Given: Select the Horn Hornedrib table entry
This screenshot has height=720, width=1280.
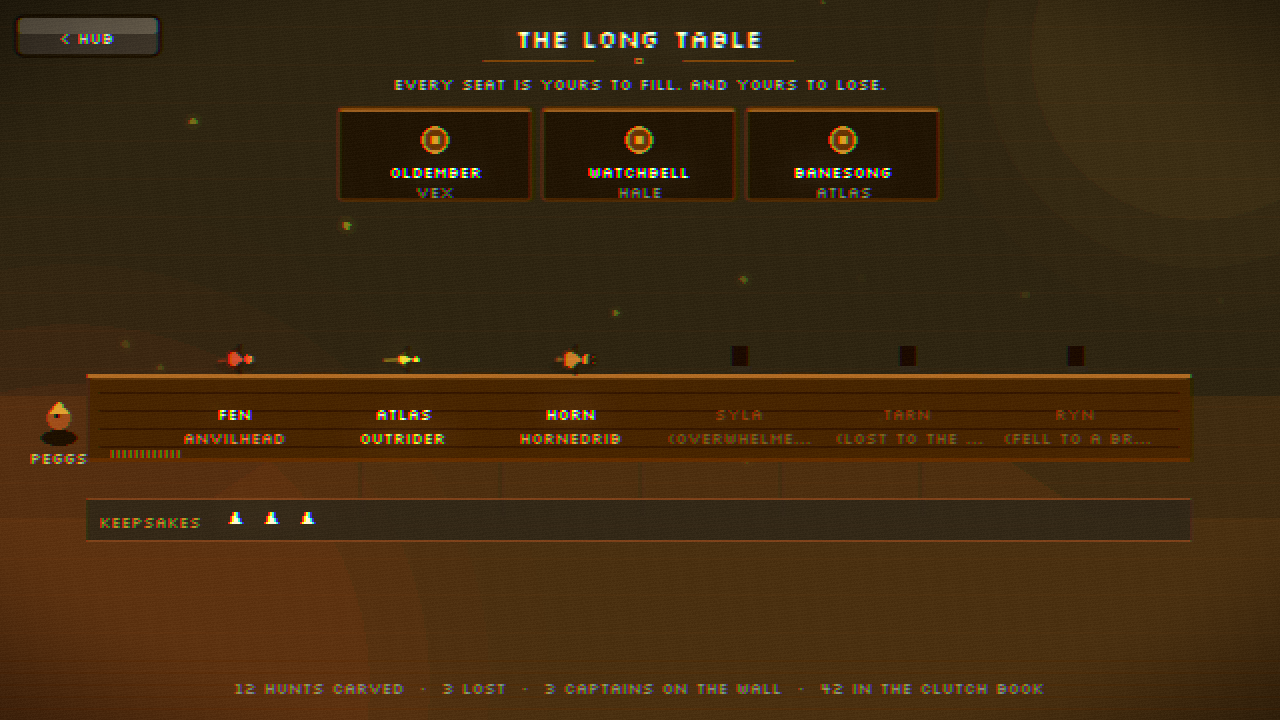Looking at the screenshot, I should [x=570, y=426].
